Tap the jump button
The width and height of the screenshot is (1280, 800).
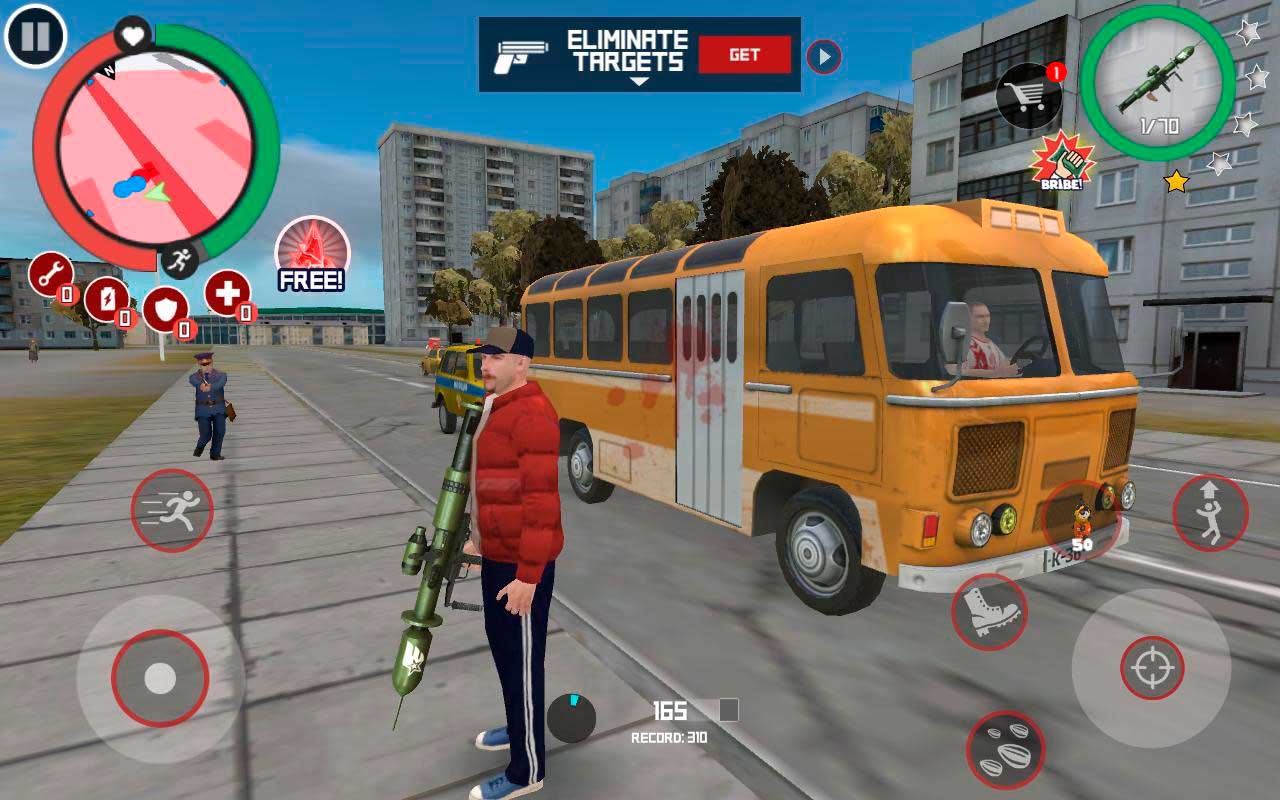(x=1210, y=513)
